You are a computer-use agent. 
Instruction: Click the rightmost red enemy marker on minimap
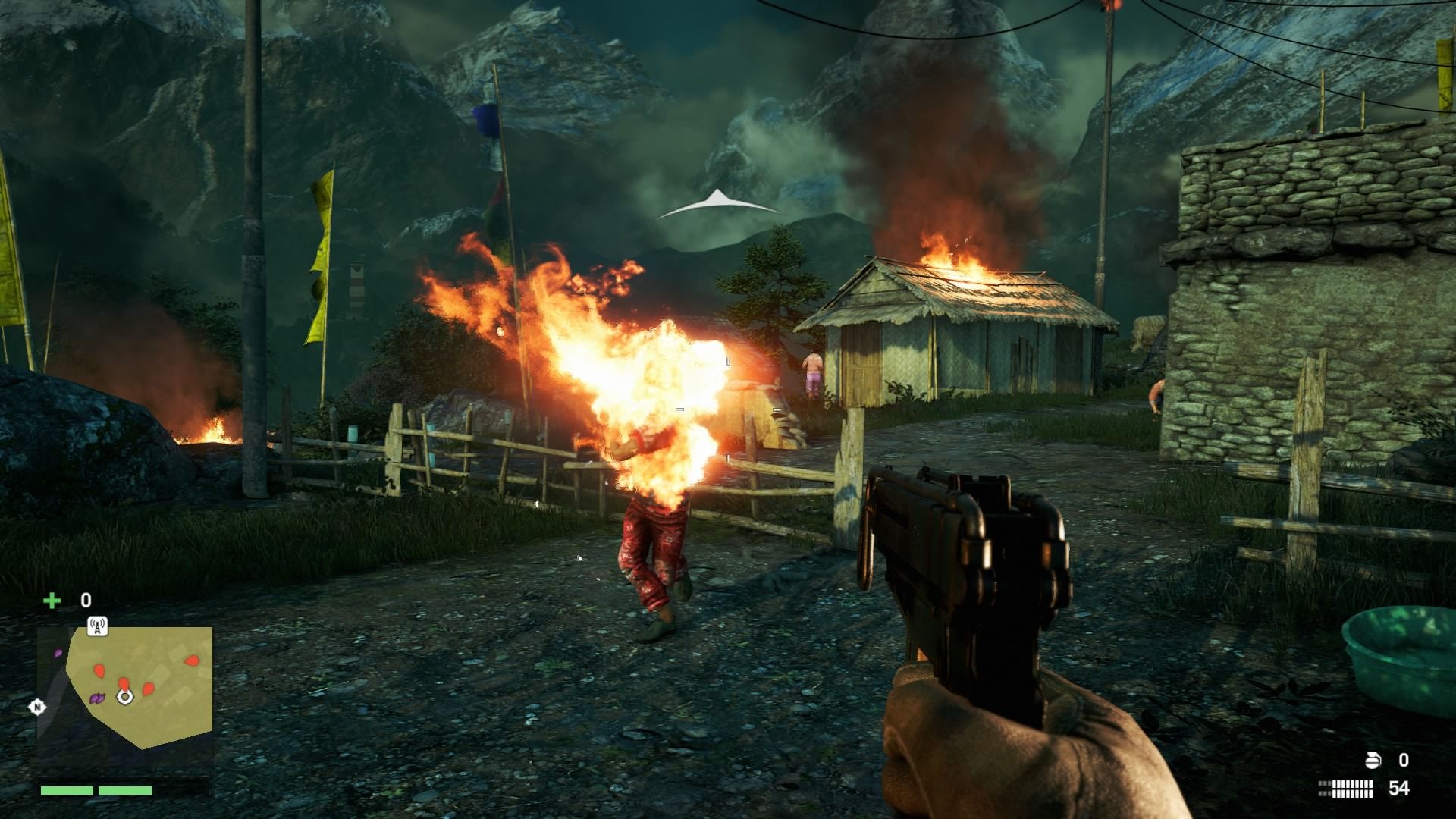(x=192, y=661)
